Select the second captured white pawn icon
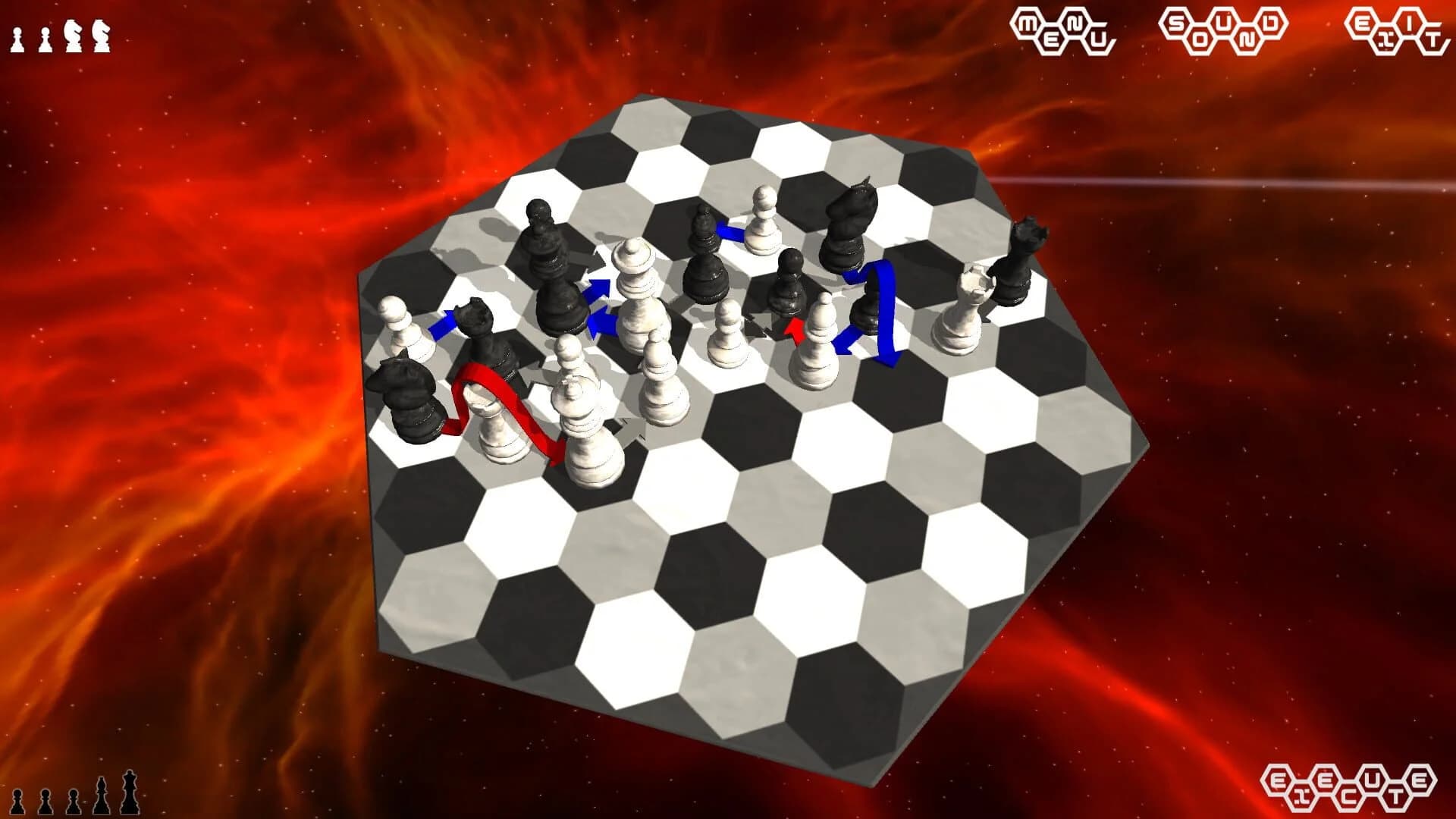The height and width of the screenshot is (819, 1456). coord(44,36)
